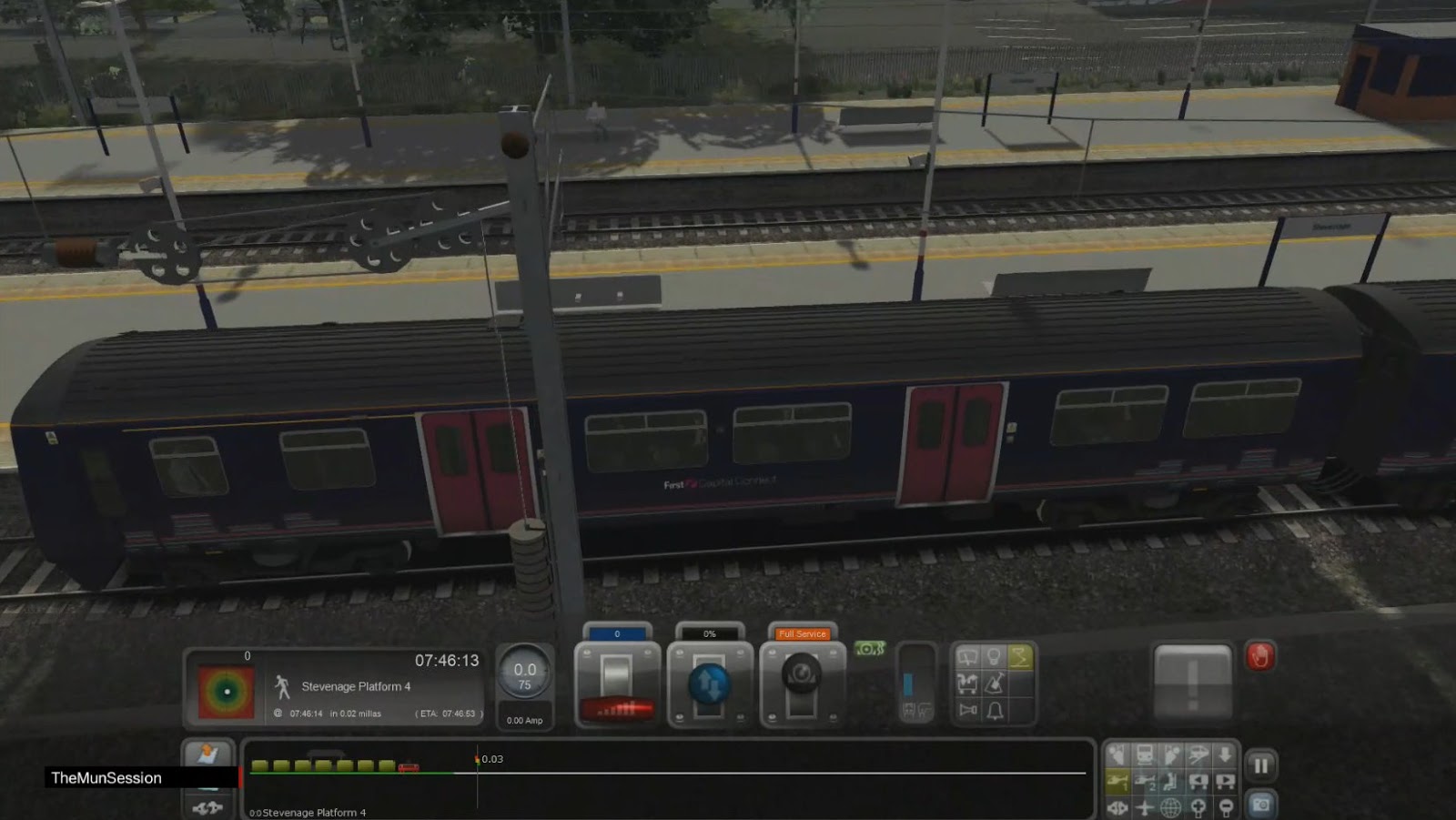Lower the raised pantograph

point(1022,654)
